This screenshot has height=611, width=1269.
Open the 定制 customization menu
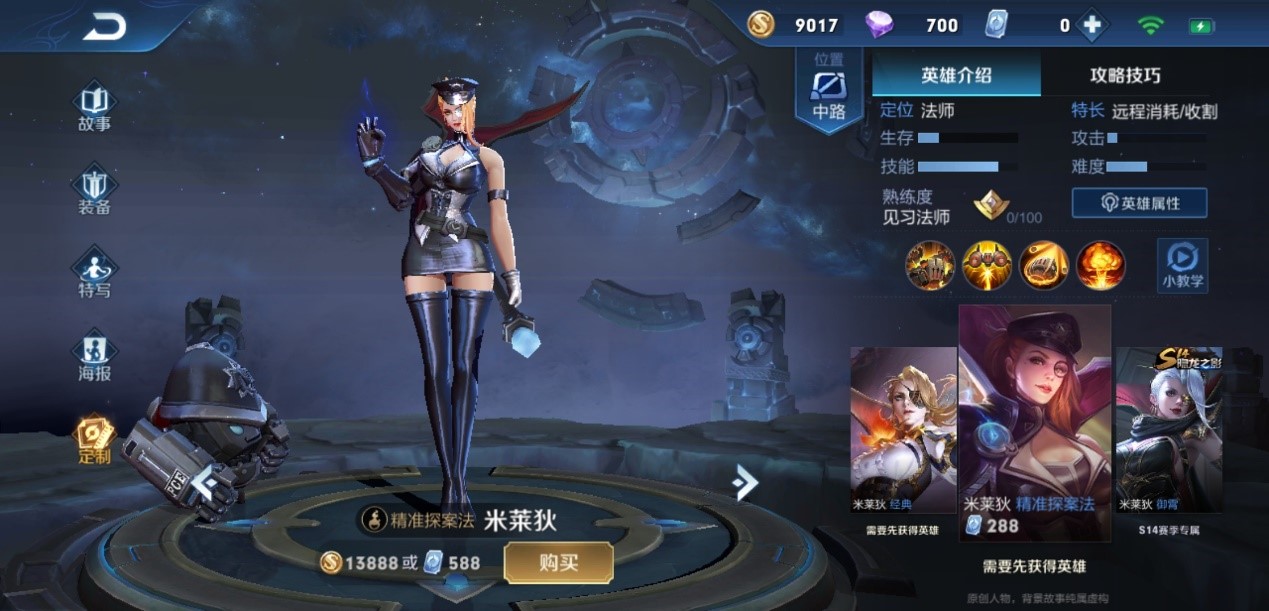click(x=95, y=440)
